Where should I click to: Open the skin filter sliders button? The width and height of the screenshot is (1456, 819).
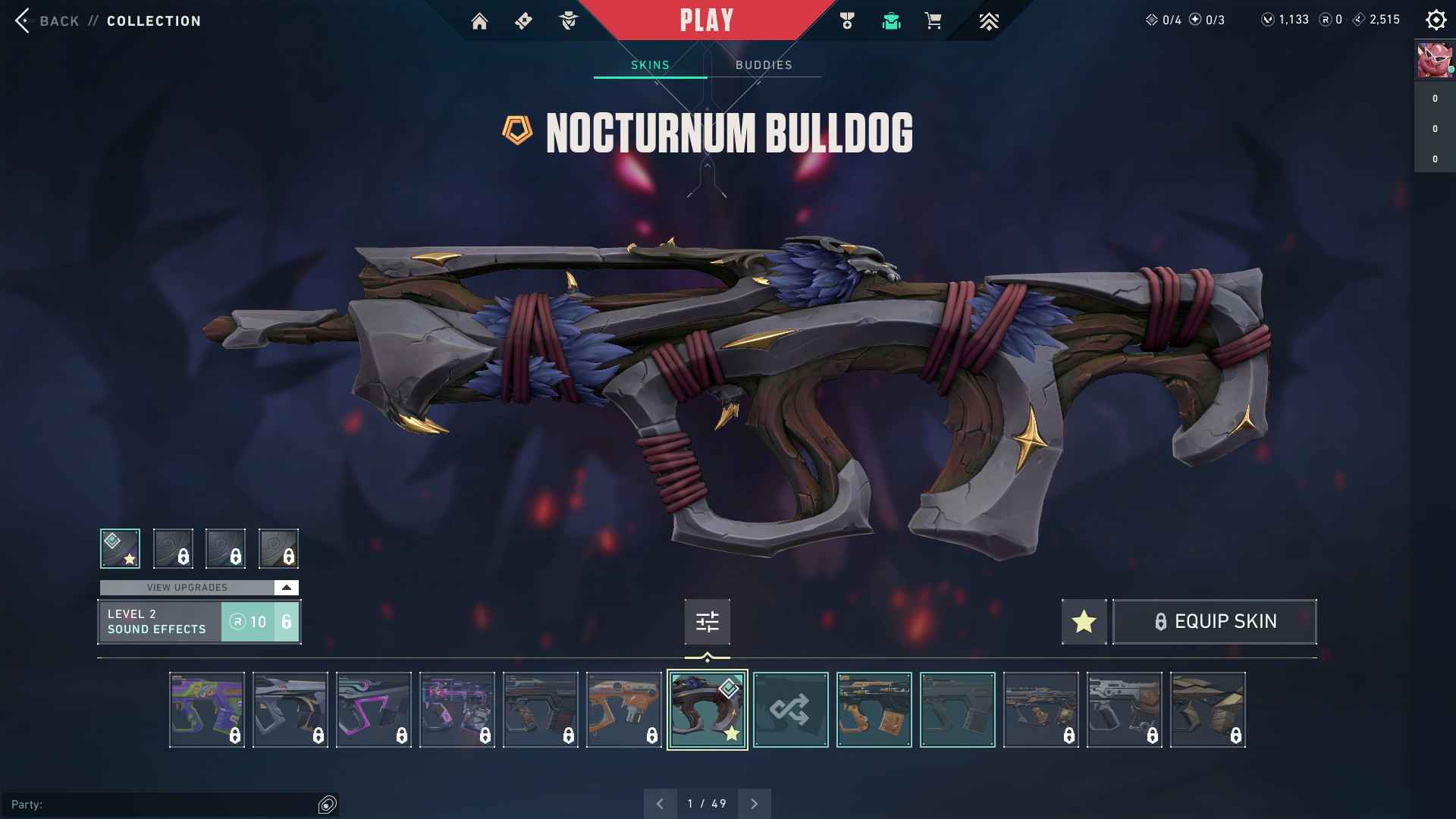[707, 622]
